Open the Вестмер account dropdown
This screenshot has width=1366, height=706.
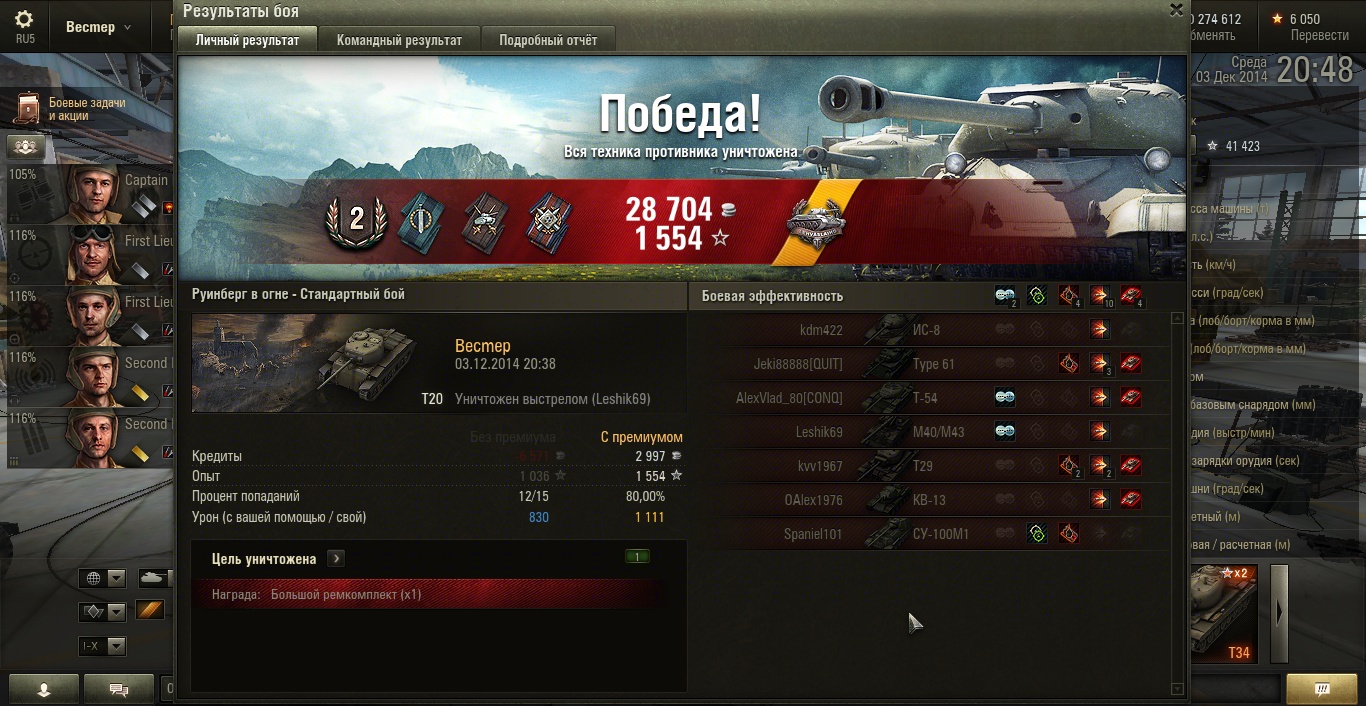(98, 27)
